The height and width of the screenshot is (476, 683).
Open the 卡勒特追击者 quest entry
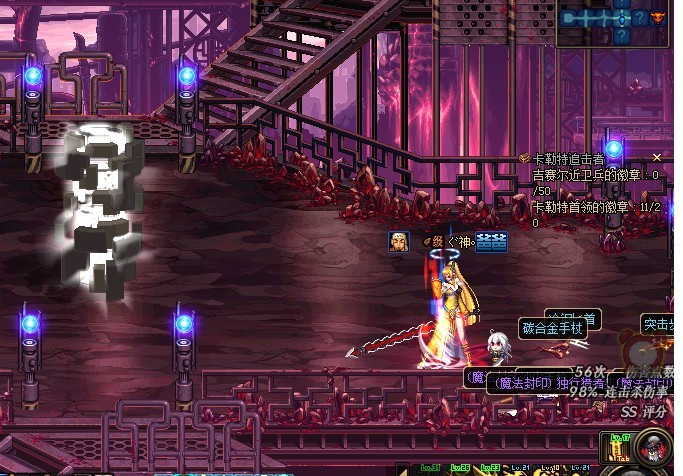point(568,158)
